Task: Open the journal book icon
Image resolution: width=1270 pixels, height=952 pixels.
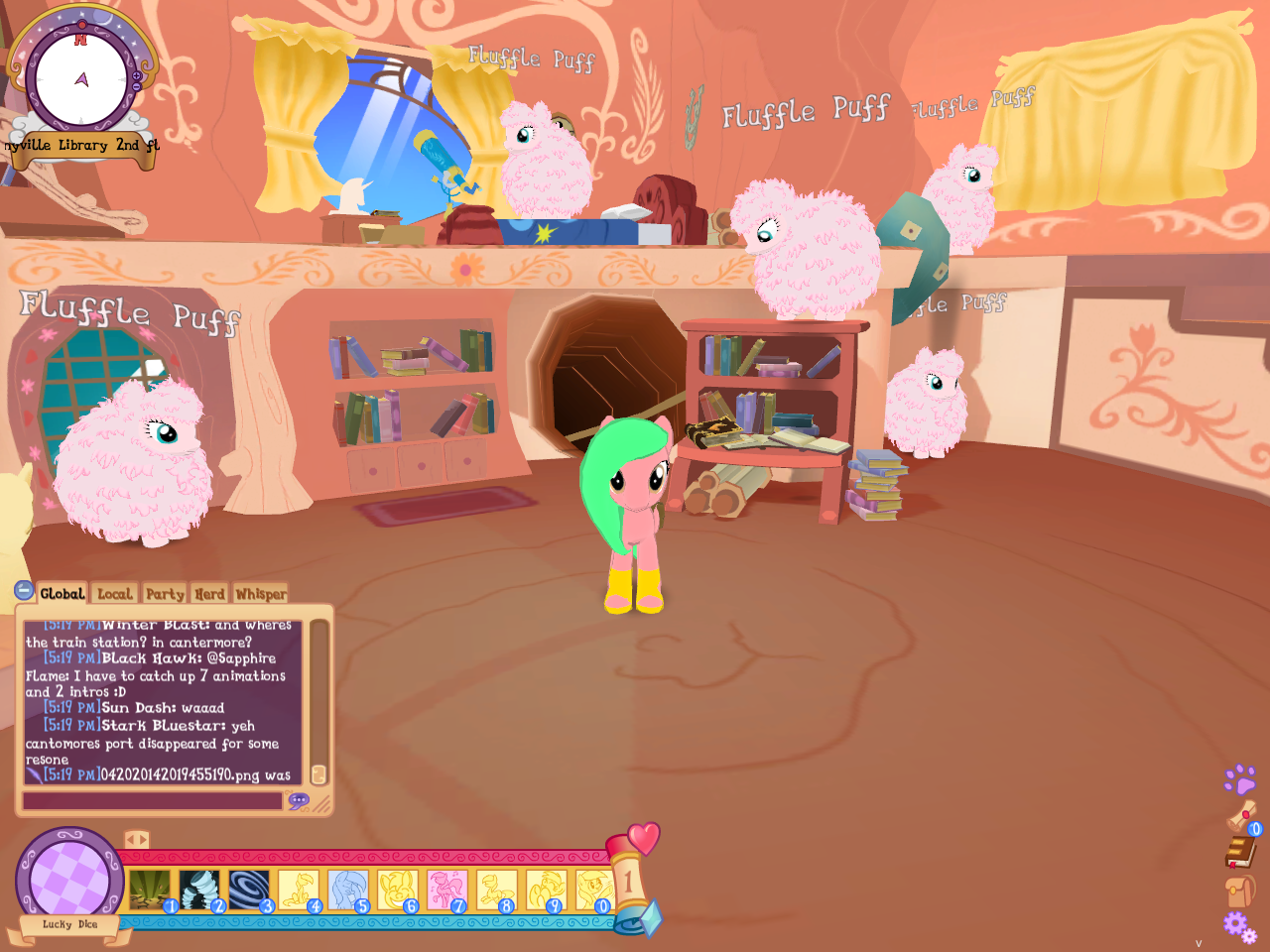Action: [x=1239, y=852]
